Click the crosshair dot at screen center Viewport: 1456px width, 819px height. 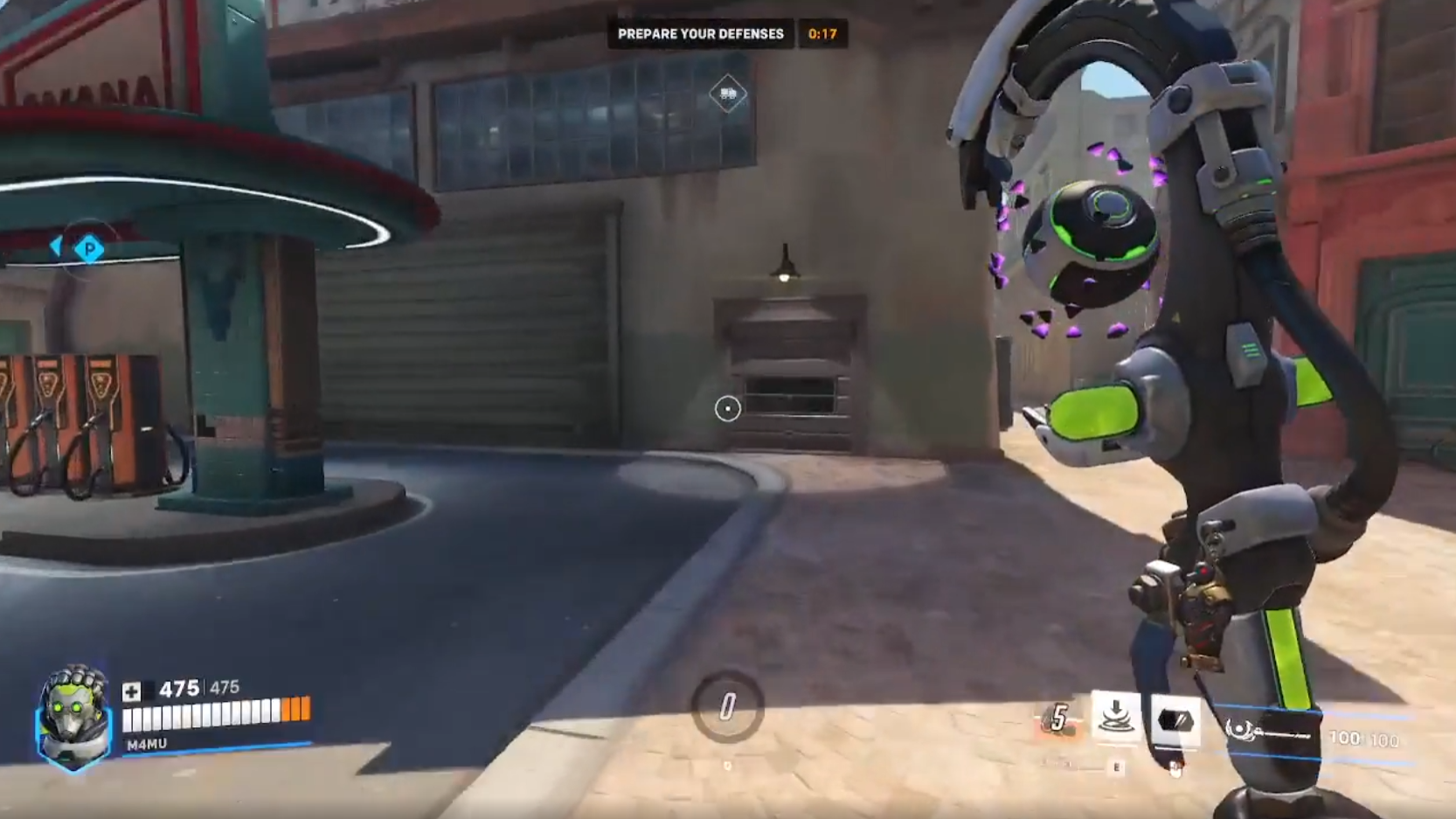coord(728,409)
